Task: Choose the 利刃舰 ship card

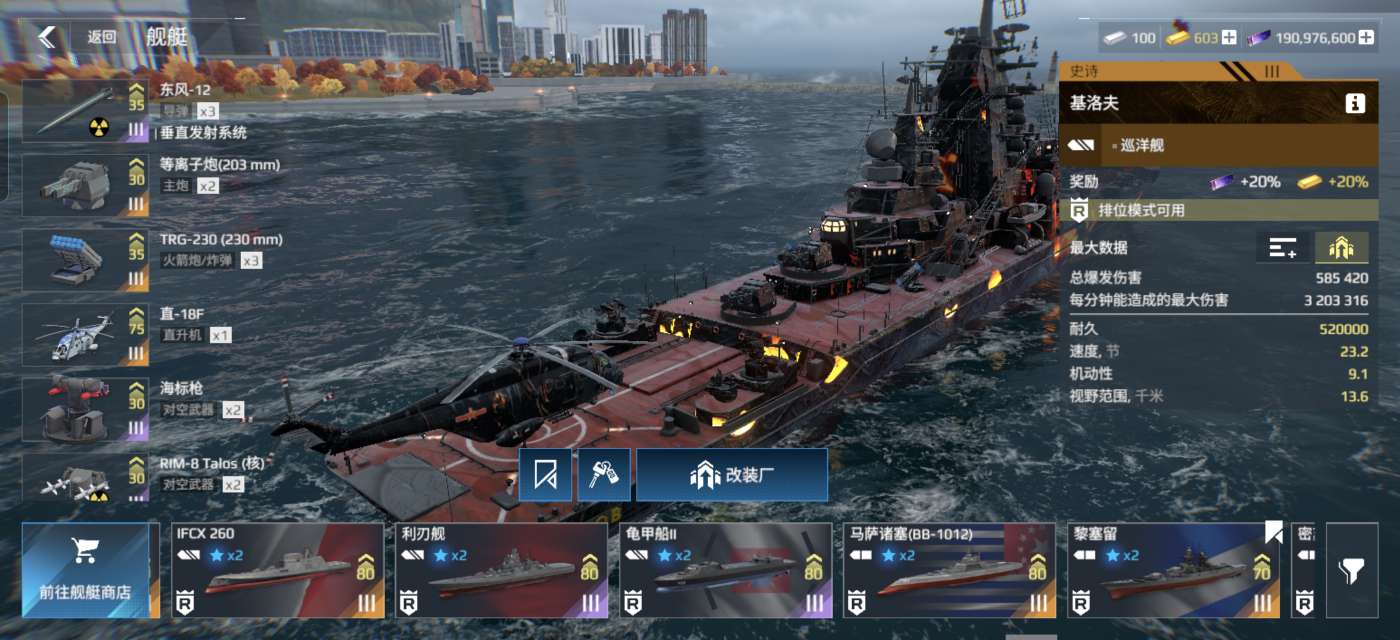Action: (501, 570)
